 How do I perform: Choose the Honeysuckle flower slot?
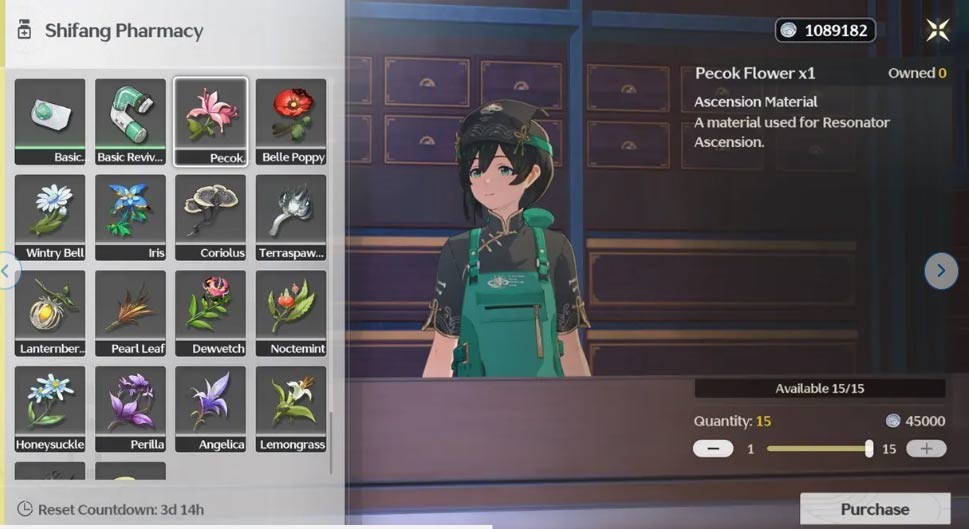click(x=50, y=408)
